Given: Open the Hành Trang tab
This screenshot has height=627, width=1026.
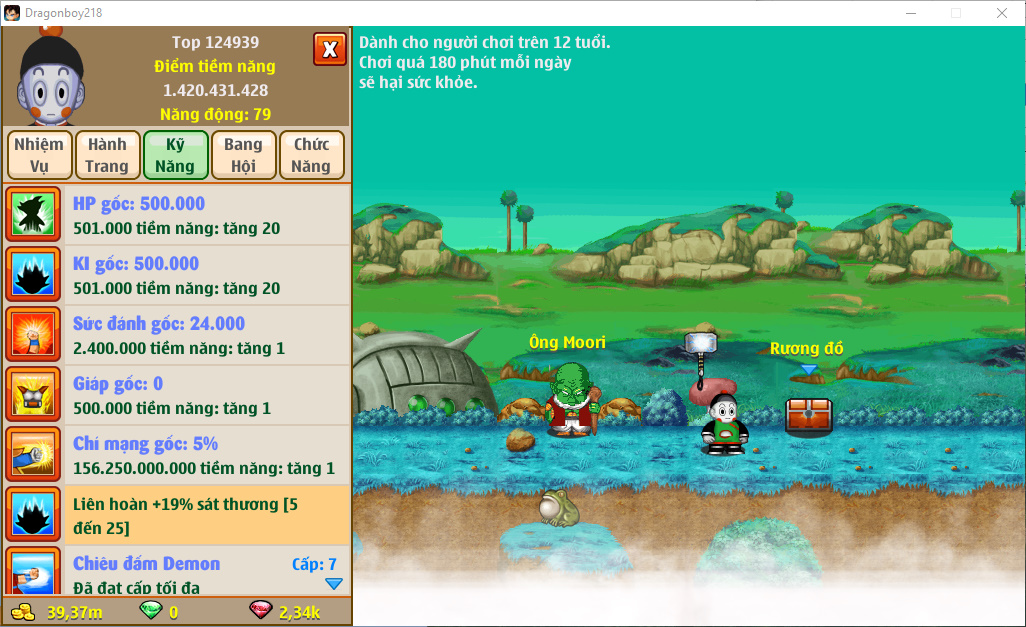Looking at the screenshot, I should (x=107, y=155).
